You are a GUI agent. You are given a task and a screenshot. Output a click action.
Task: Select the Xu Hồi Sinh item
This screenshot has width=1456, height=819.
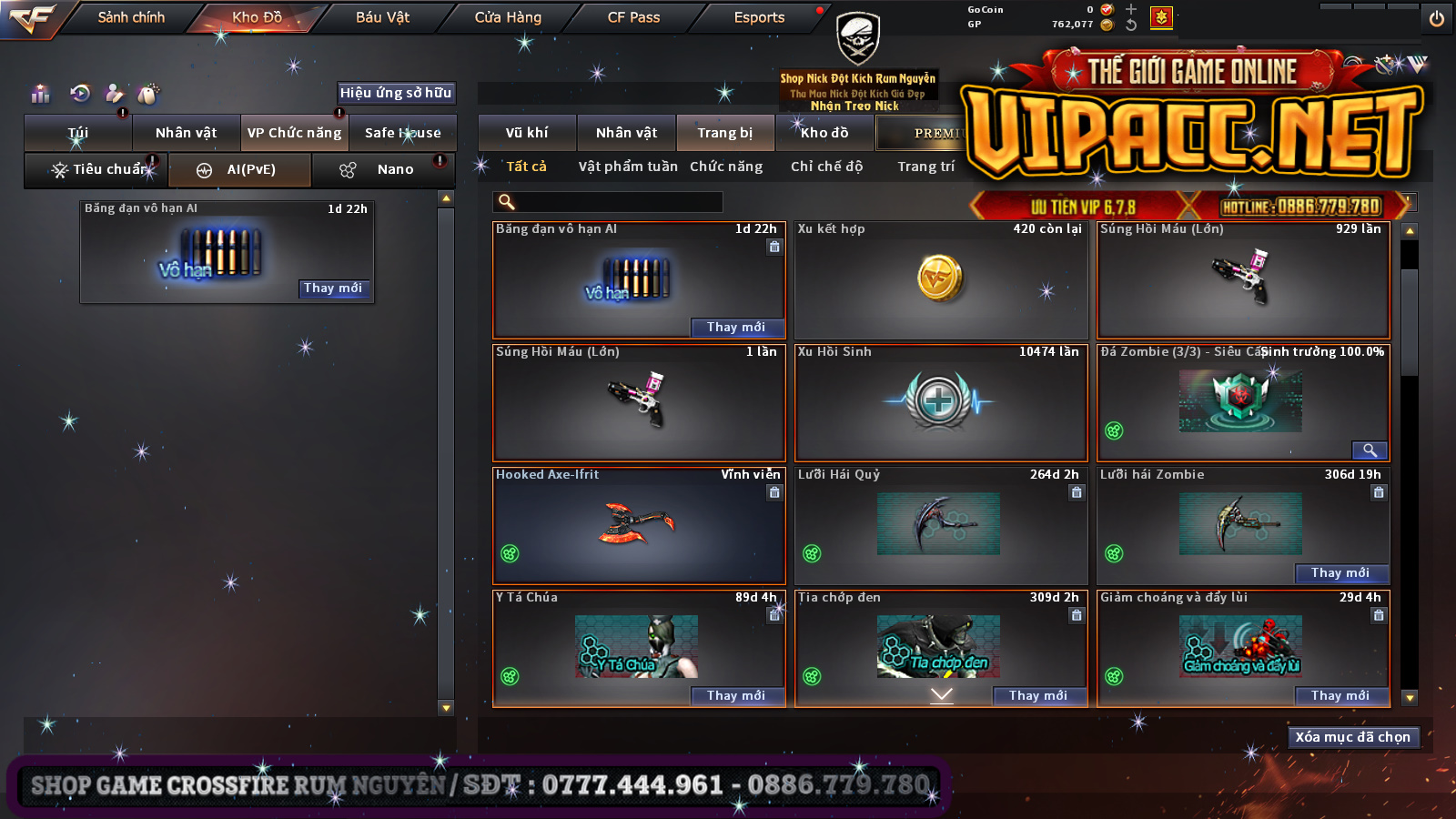pyautogui.click(x=941, y=402)
